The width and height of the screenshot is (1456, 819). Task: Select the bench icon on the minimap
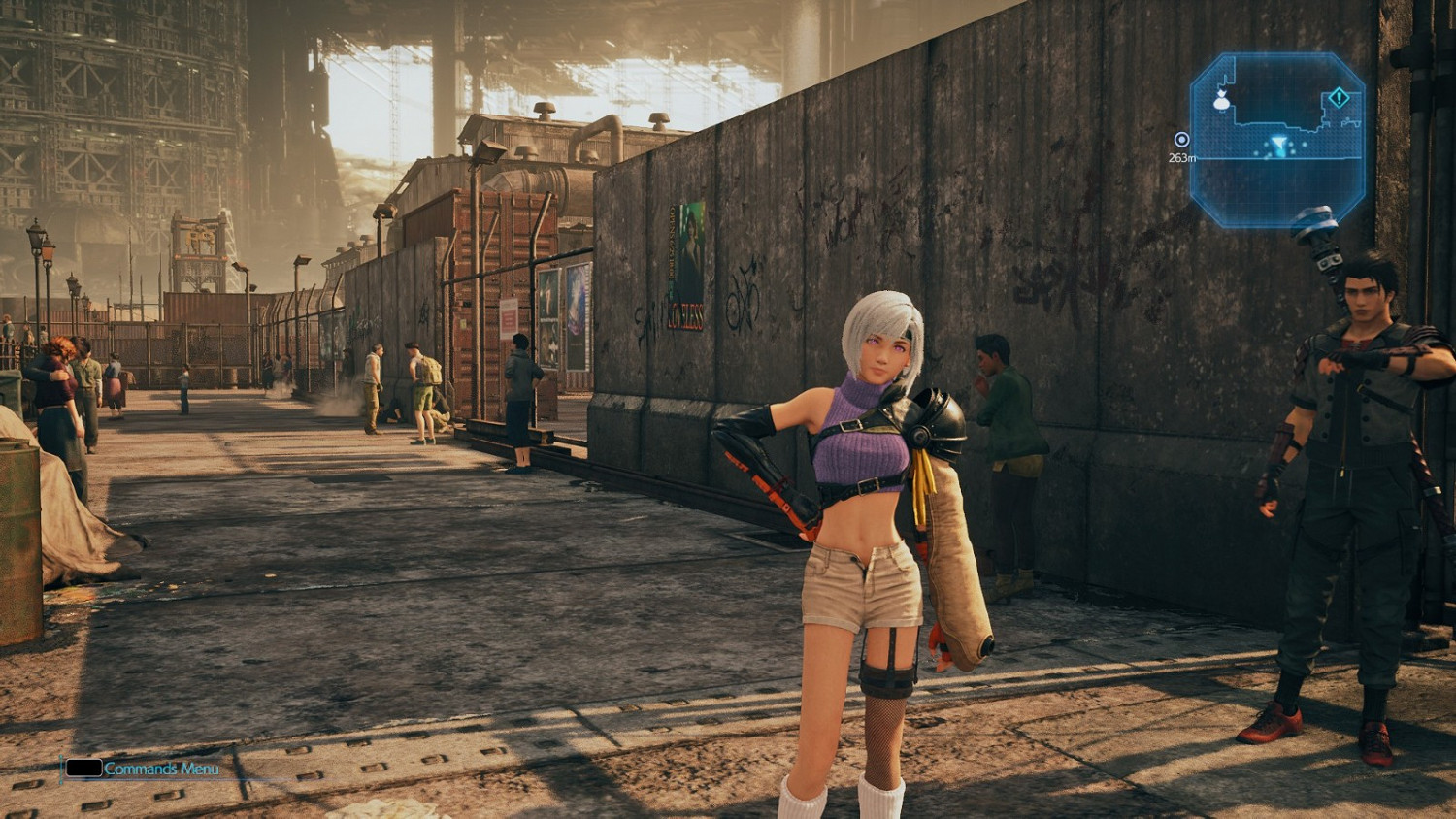click(1350, 120)
